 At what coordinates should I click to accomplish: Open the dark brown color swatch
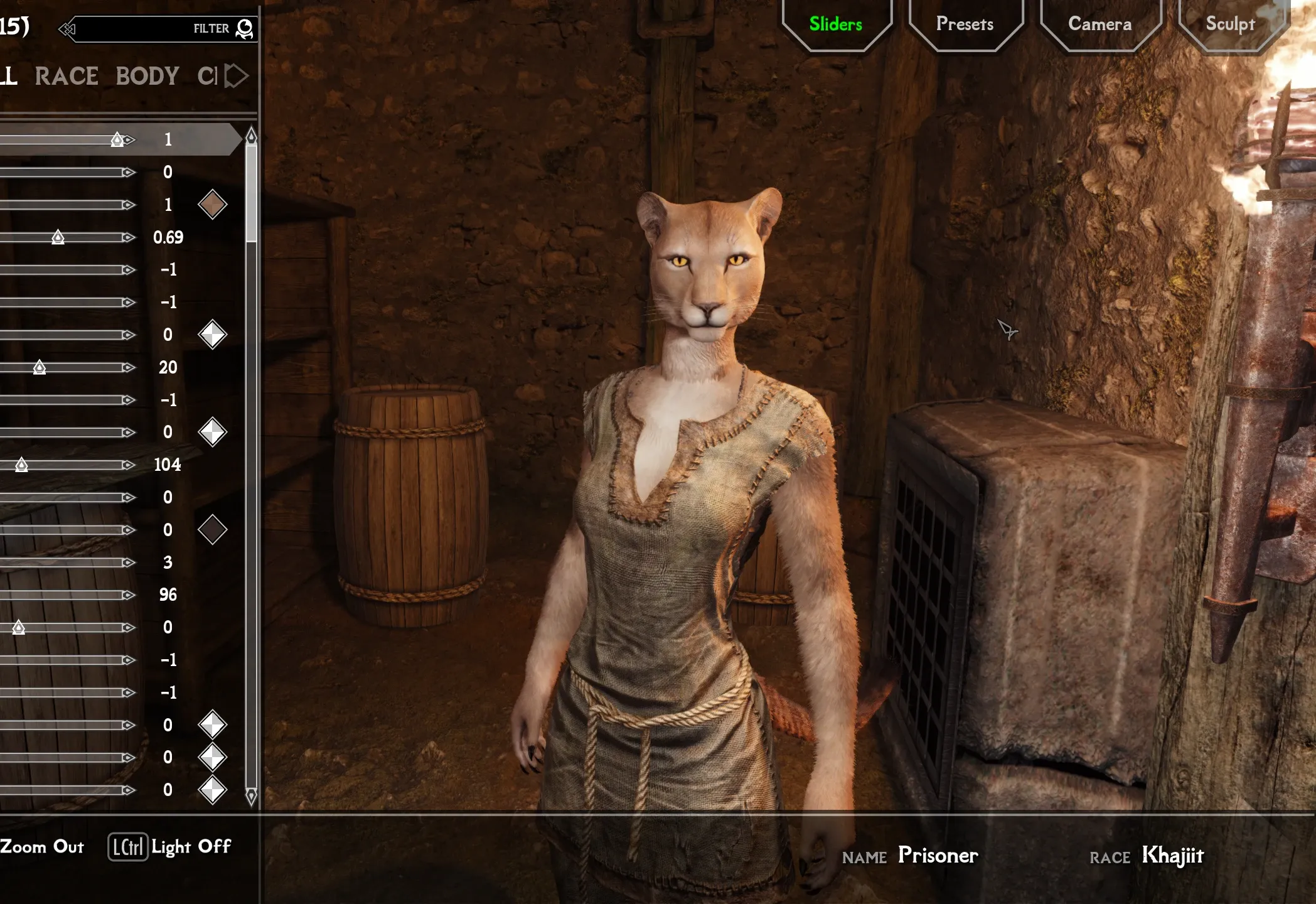212,530
